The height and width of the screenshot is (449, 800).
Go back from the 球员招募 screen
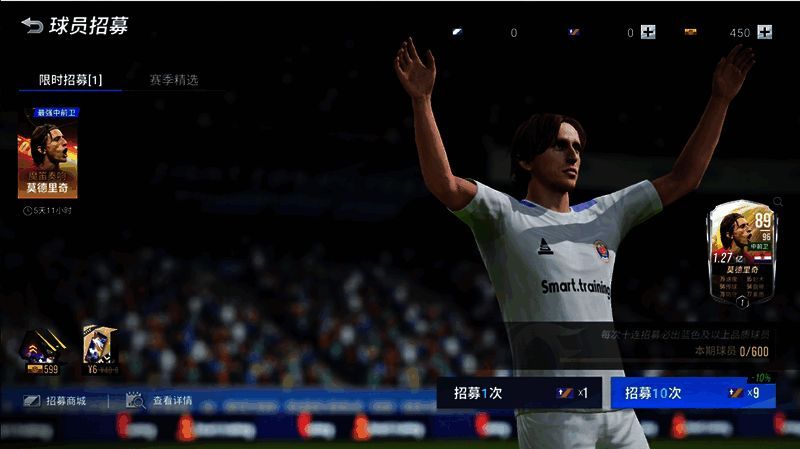[x=33, y=26]
